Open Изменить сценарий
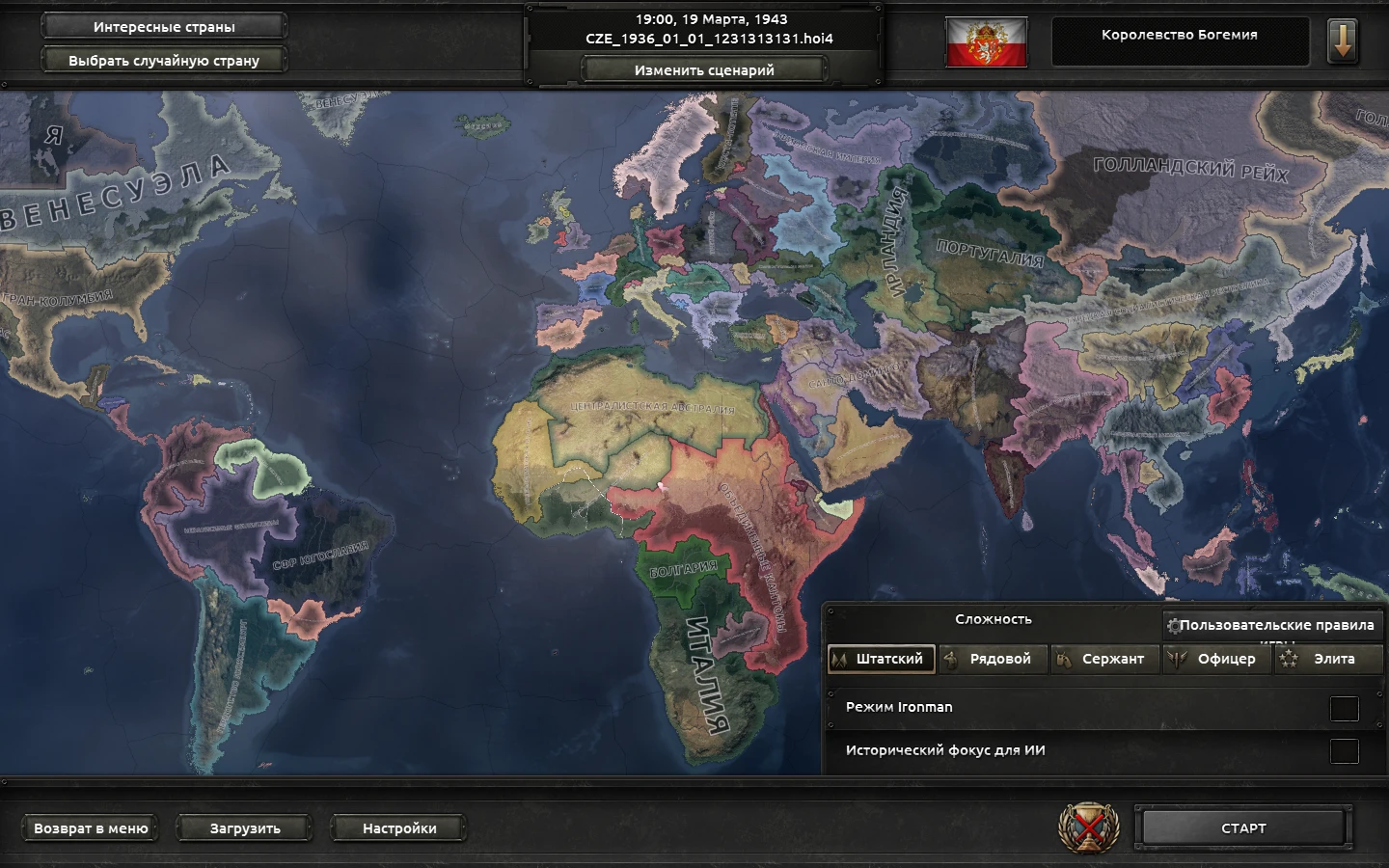The height and width of the screenshot is (868, 1389). click(702, 68)
